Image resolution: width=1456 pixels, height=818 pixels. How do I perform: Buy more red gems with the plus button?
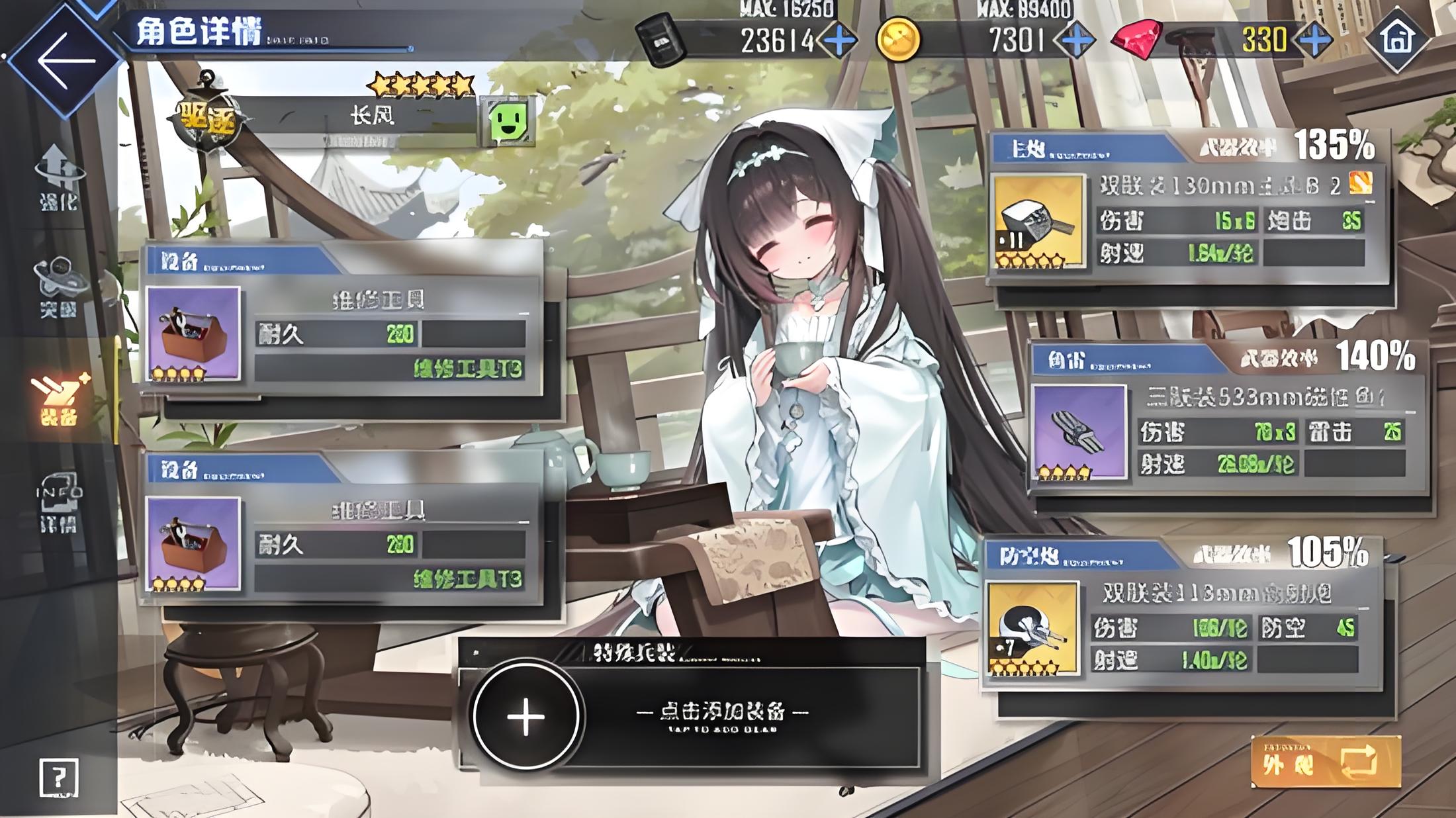[x=1315, y=41]
